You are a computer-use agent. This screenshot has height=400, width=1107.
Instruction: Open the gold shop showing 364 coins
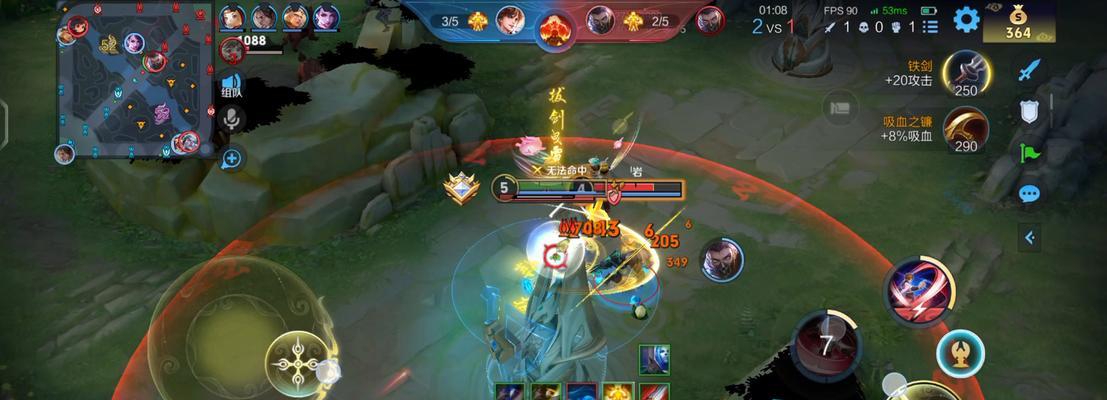pos(1018,21)
